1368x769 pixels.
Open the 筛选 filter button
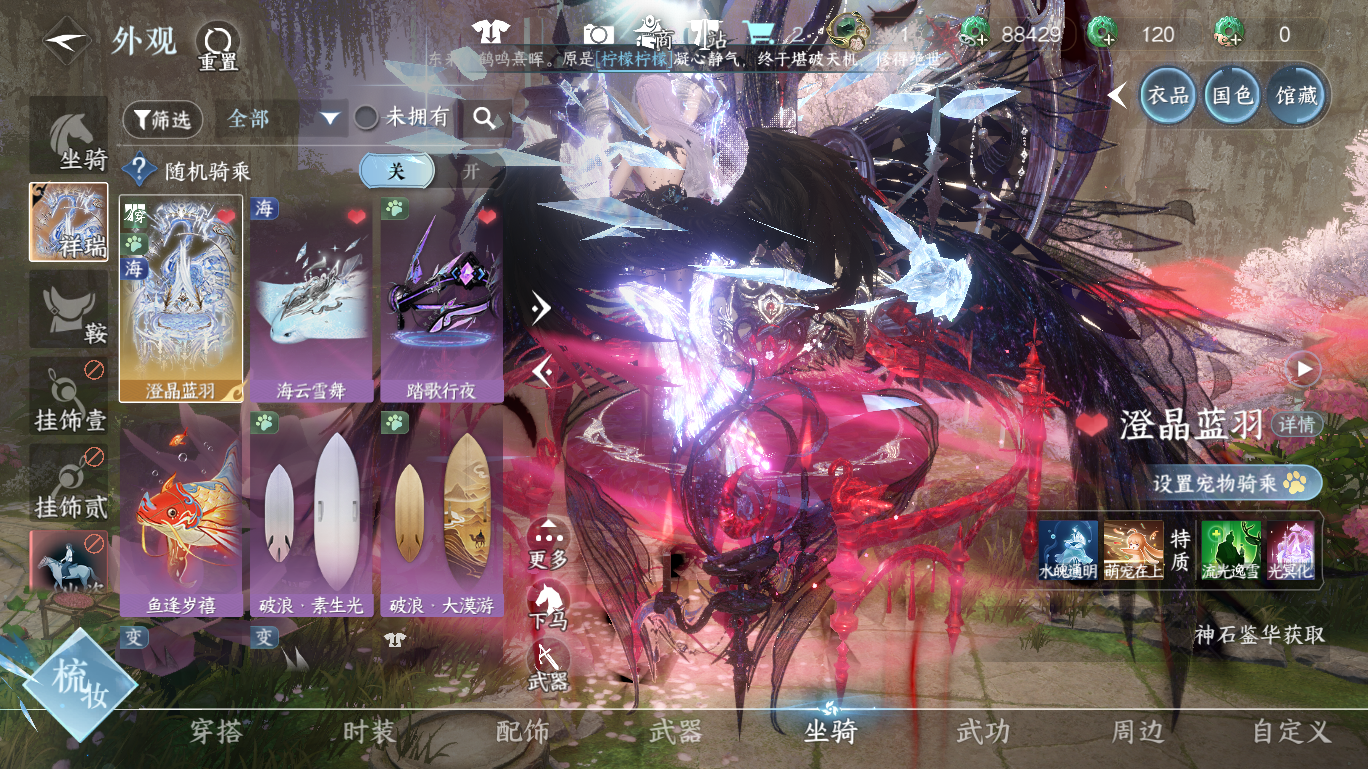[x=163, y=120]
